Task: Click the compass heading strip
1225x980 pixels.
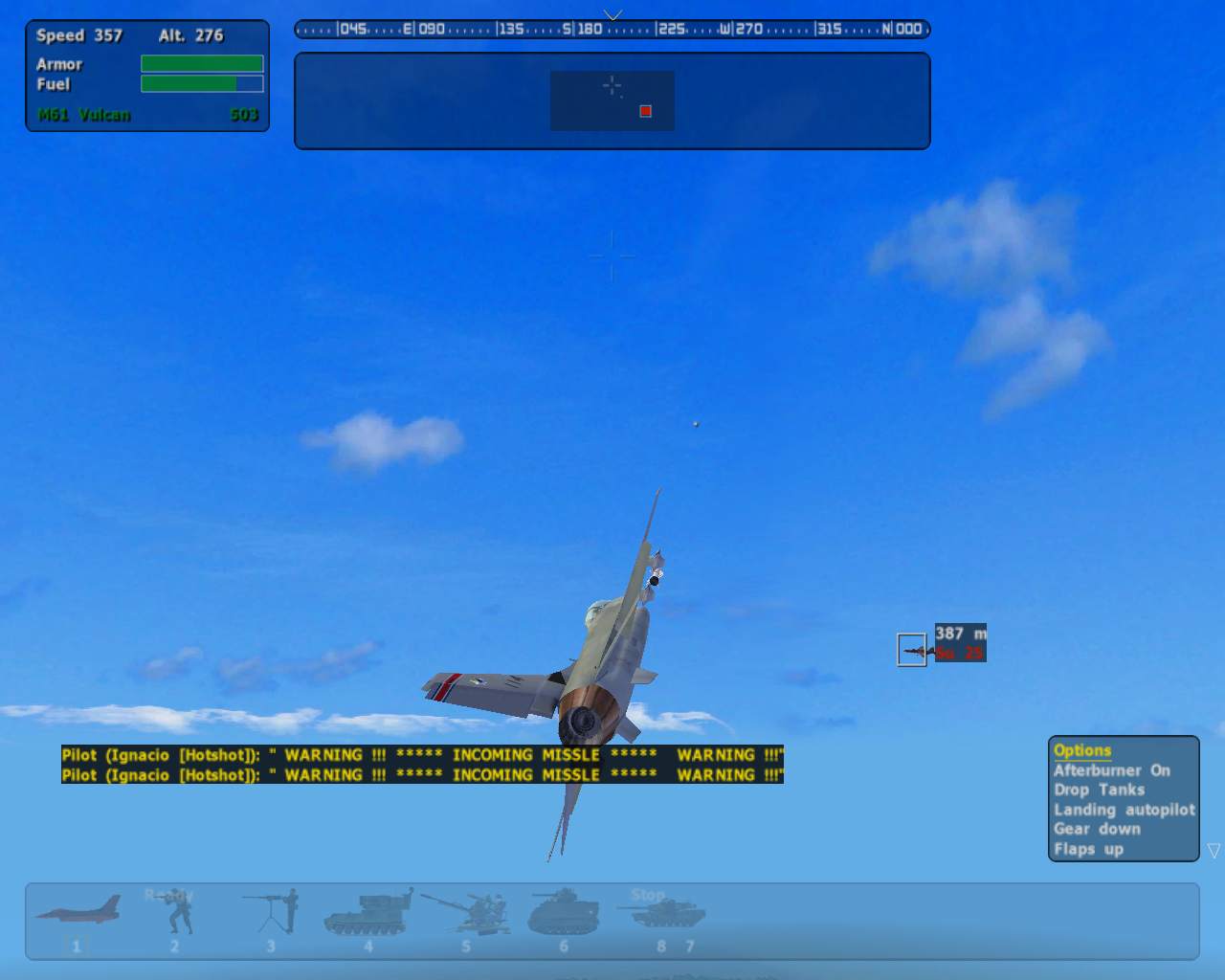Action: click(x=612, y=30)
